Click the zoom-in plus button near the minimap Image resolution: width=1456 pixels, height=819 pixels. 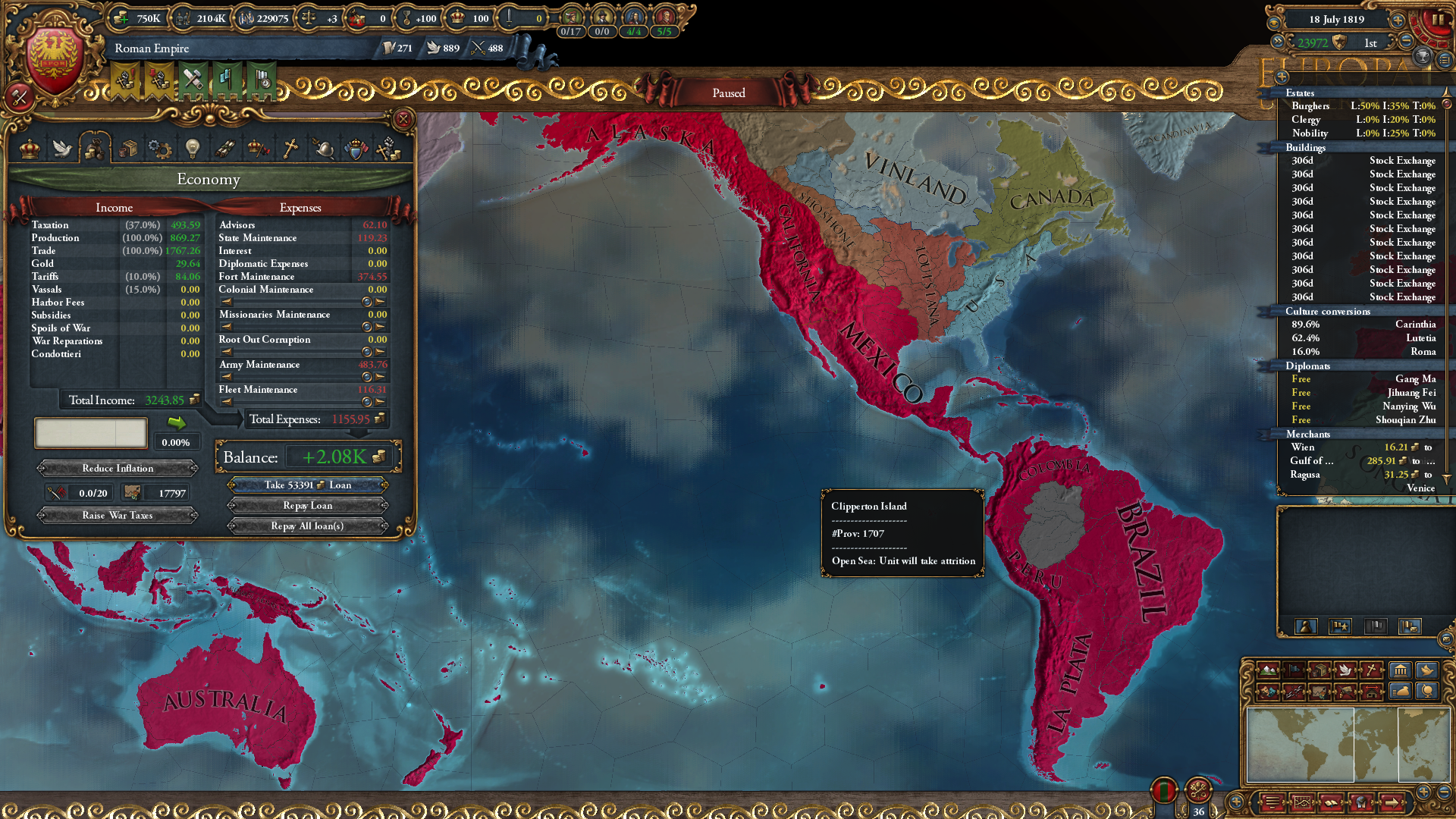1423,792
